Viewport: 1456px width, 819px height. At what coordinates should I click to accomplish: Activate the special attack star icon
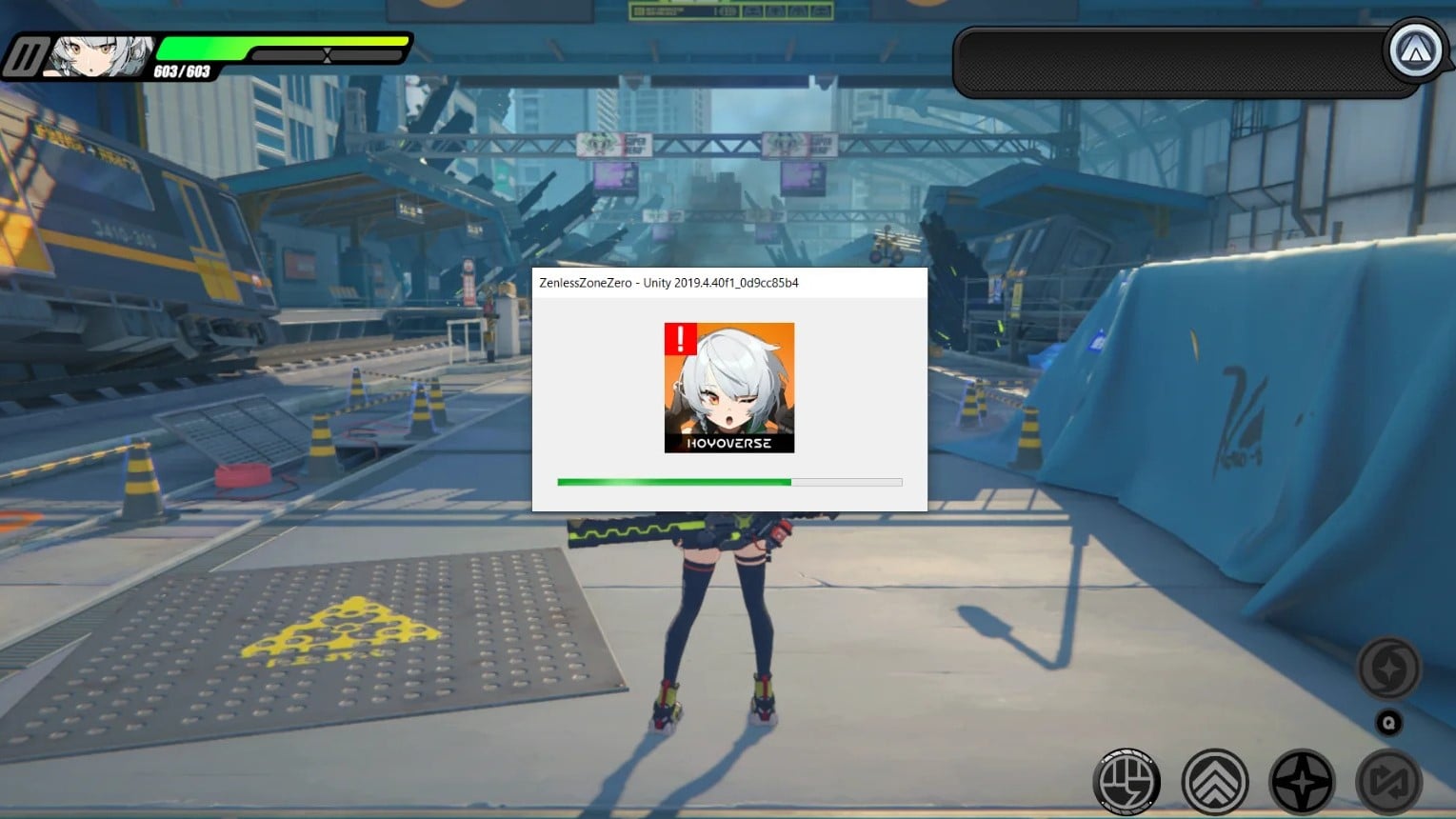[1302, 779]
